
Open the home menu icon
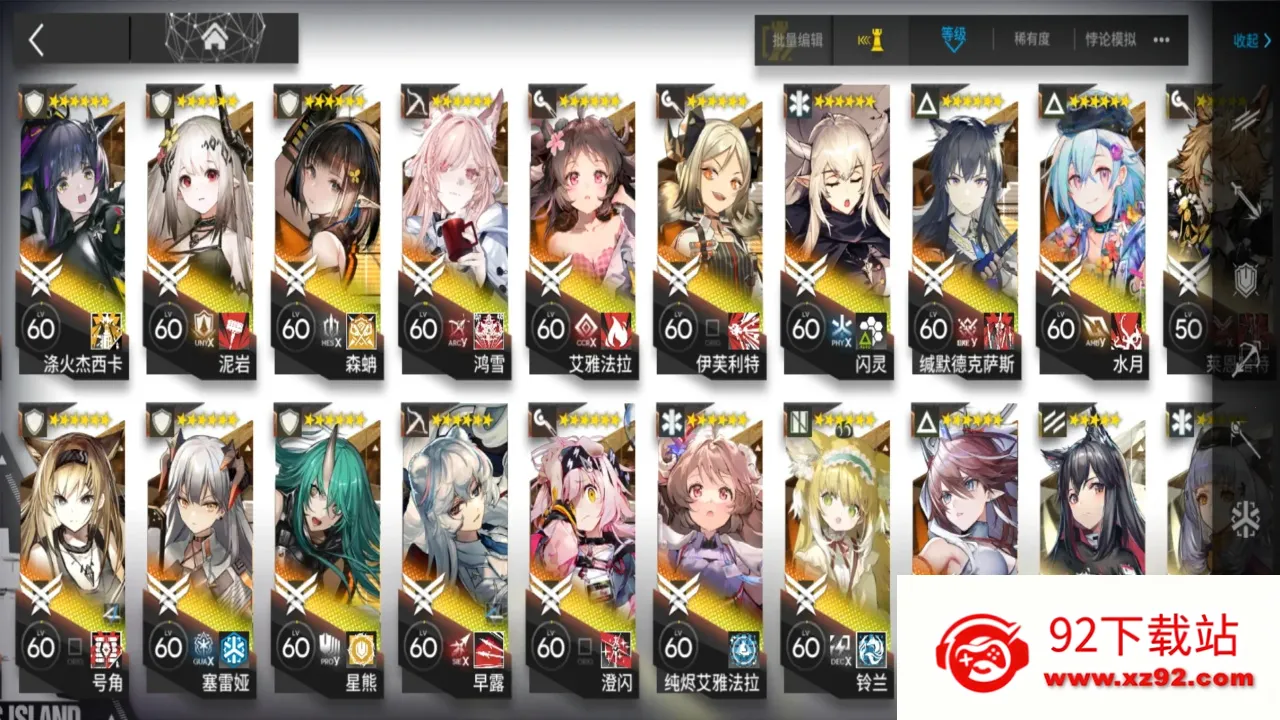pos(213,39)
